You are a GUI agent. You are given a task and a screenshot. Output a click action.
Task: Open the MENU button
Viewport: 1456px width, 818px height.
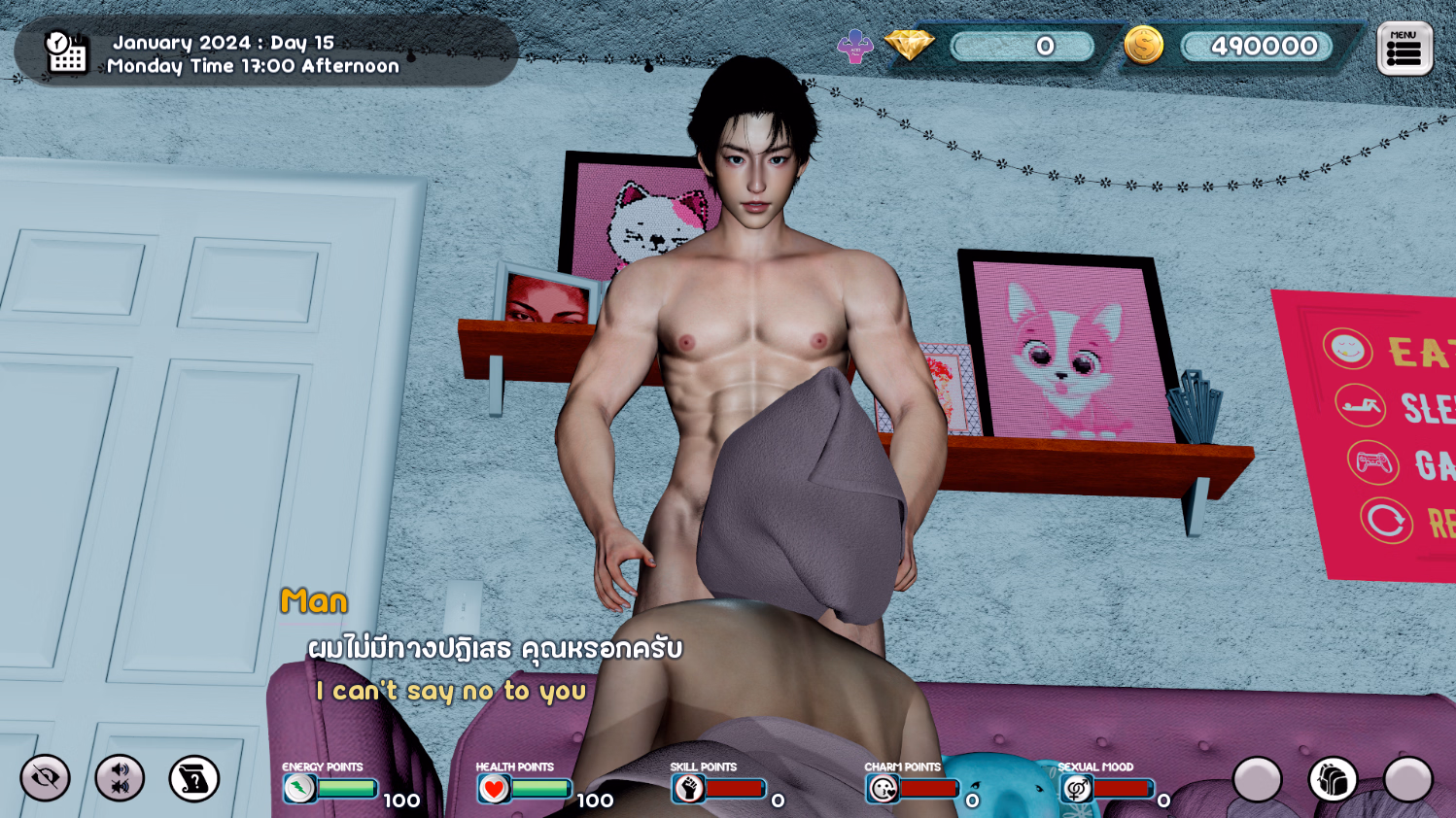tap(1404, 49)
